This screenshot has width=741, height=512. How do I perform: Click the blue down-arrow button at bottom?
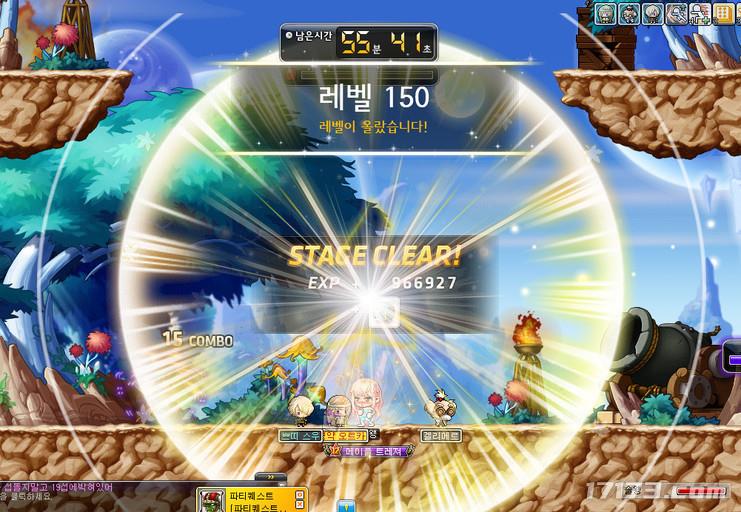coord(347,505)
